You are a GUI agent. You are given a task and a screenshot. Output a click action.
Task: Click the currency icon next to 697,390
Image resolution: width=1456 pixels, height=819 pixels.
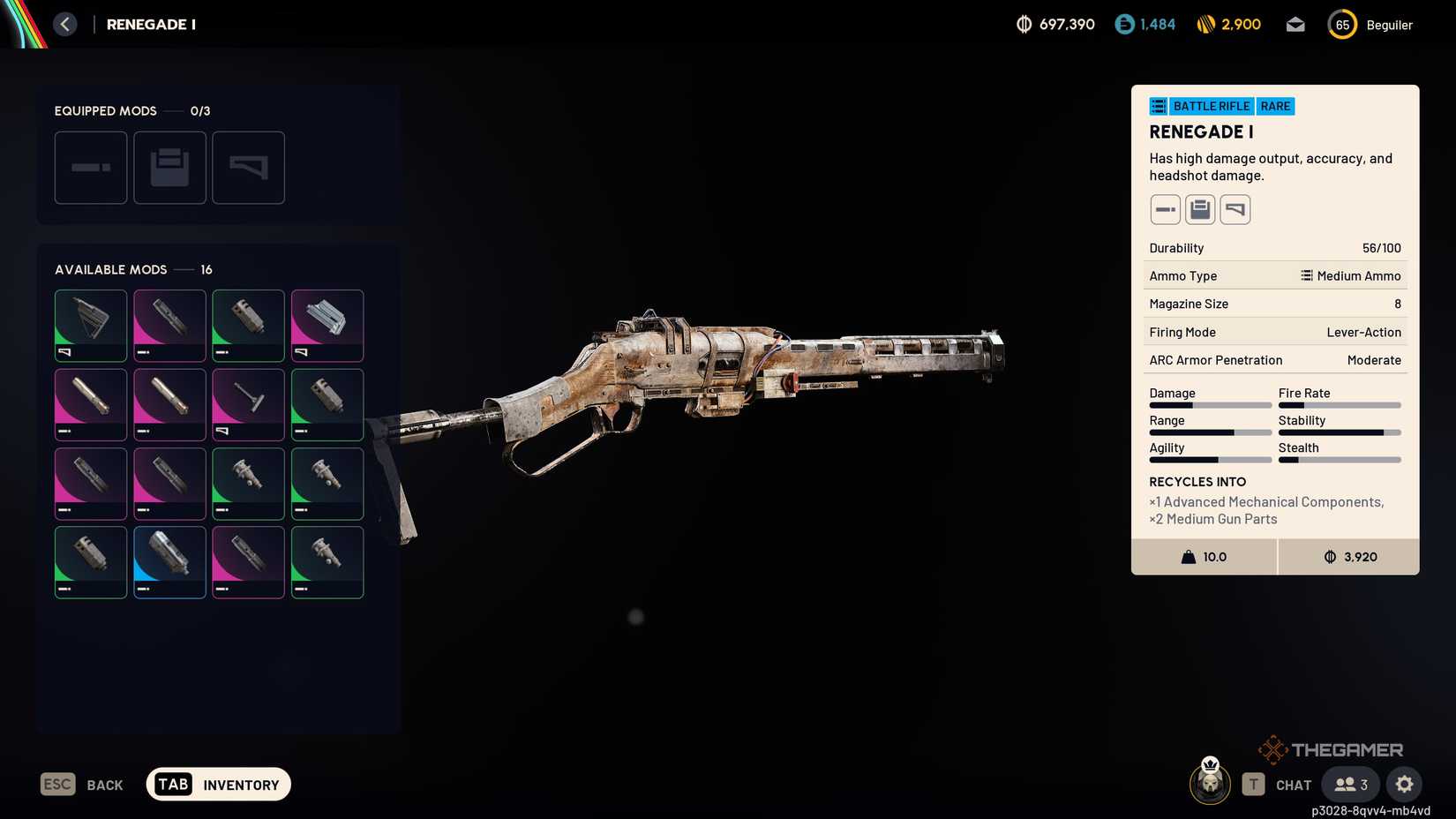coord(1023,25)
